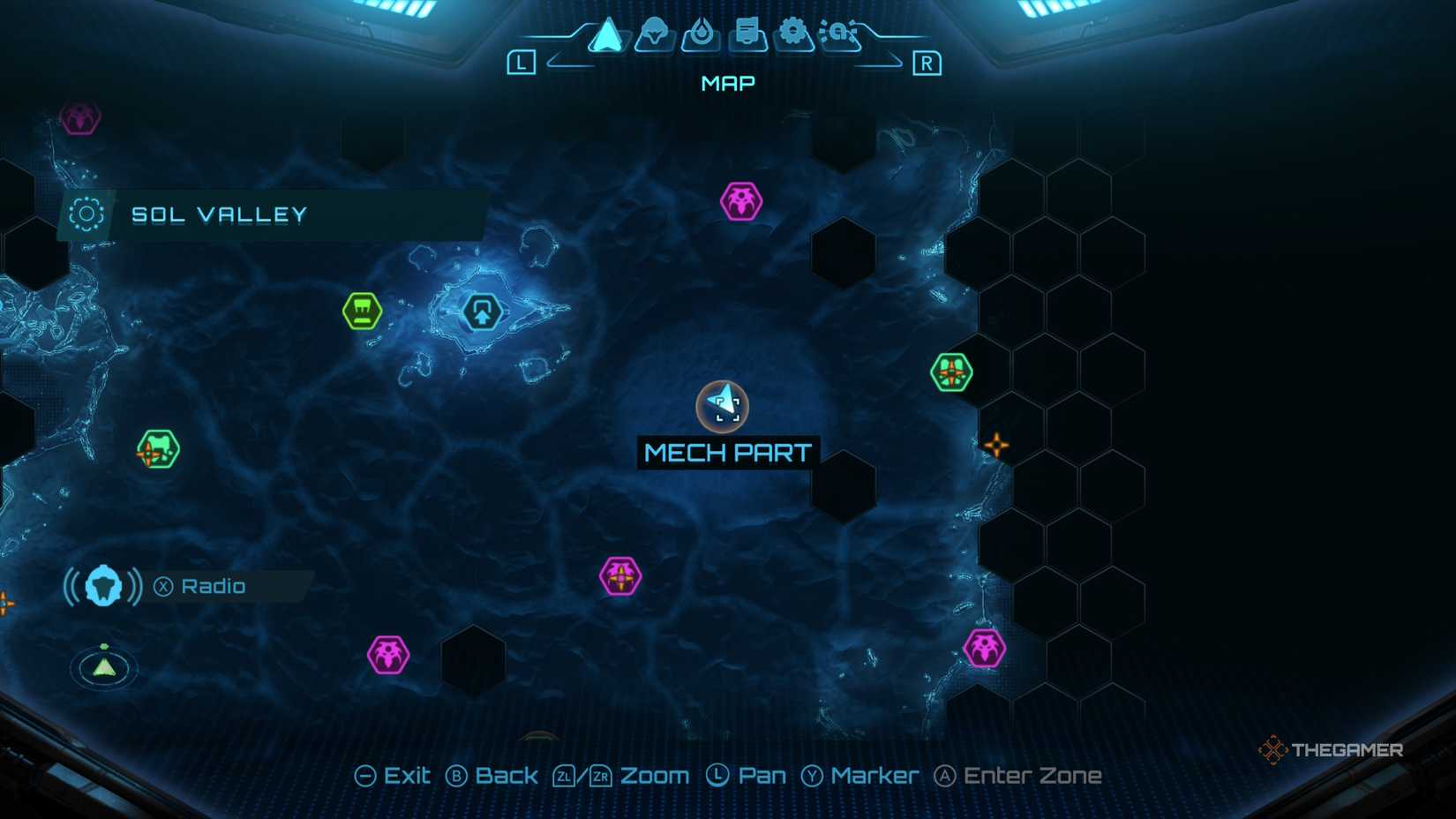Click the pink enemy marker near top of map
This screenshot has width=1456, height=819.
tap(740, 201)
